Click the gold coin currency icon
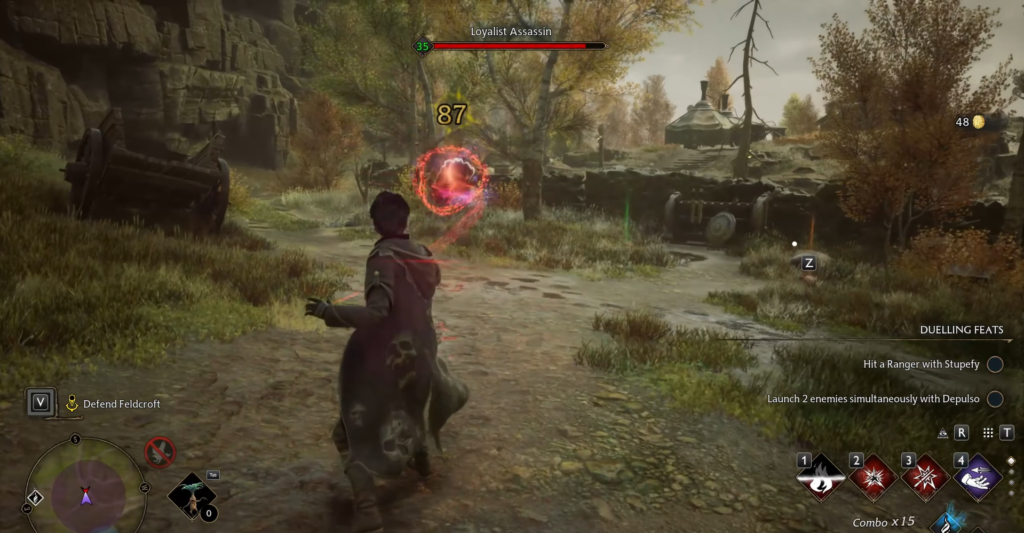Viewport: 1024px width, 533px height. 978,122
